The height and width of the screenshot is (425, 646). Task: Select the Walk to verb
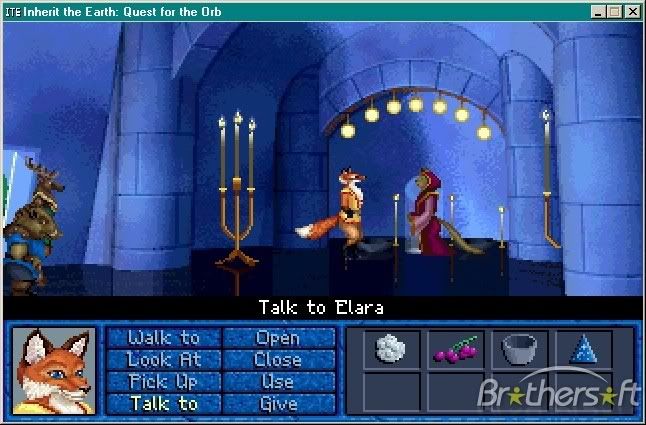click(x=164, y=338)
